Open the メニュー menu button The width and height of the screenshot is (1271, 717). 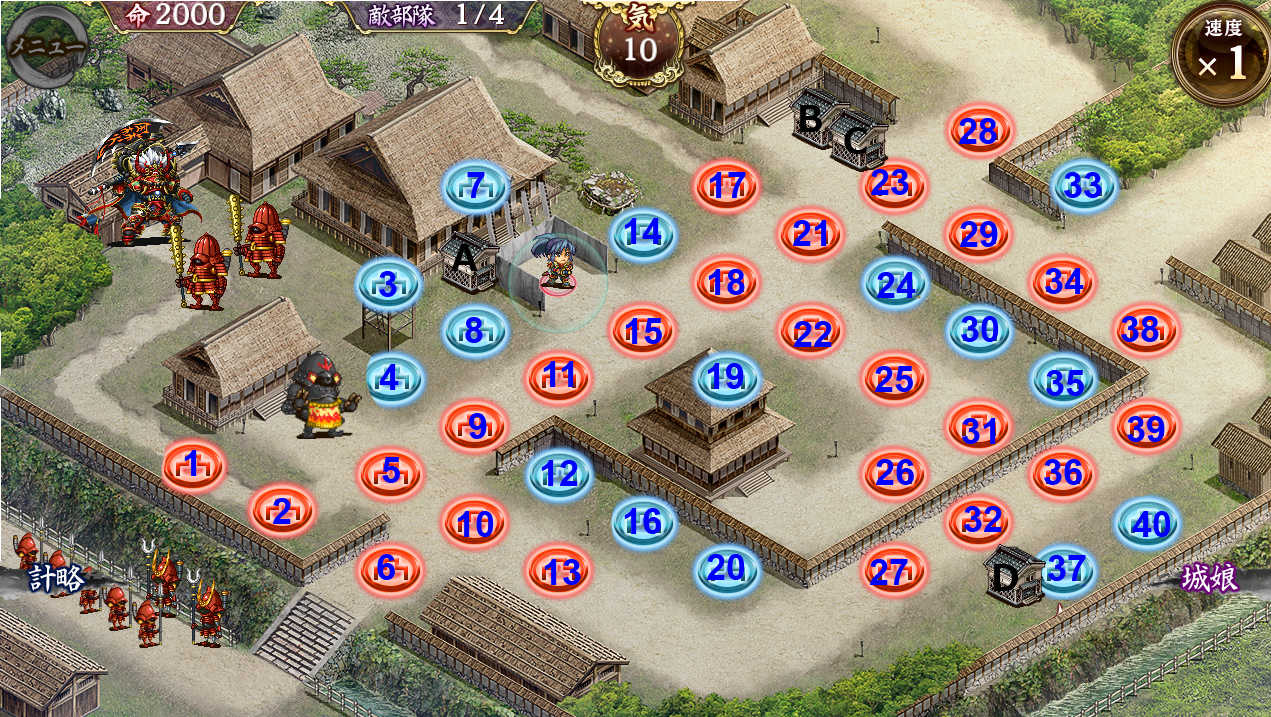point(44,46)
